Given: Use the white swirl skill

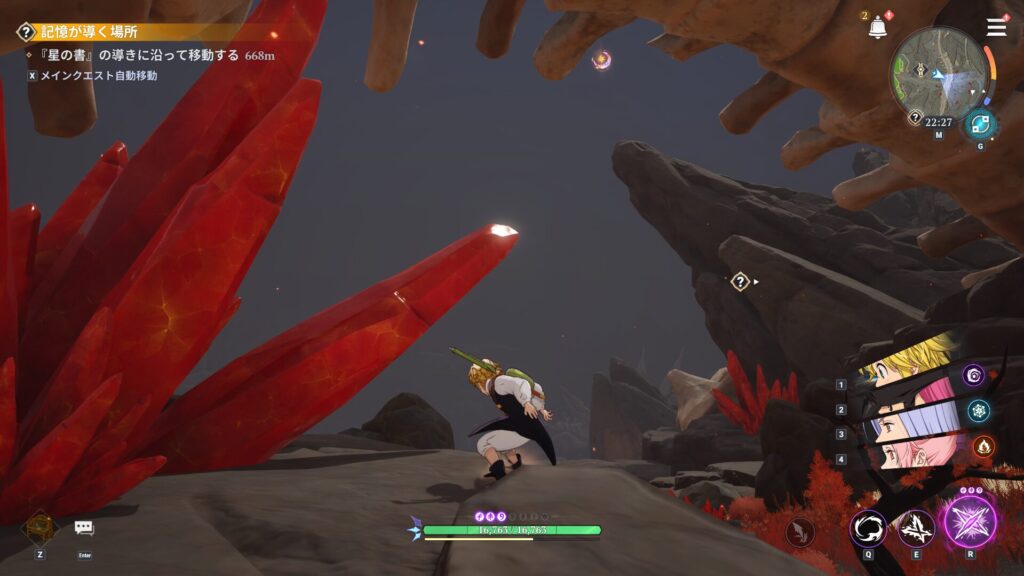Looking at the screenshot, I should pyautogui.click(x=868, y=528).
